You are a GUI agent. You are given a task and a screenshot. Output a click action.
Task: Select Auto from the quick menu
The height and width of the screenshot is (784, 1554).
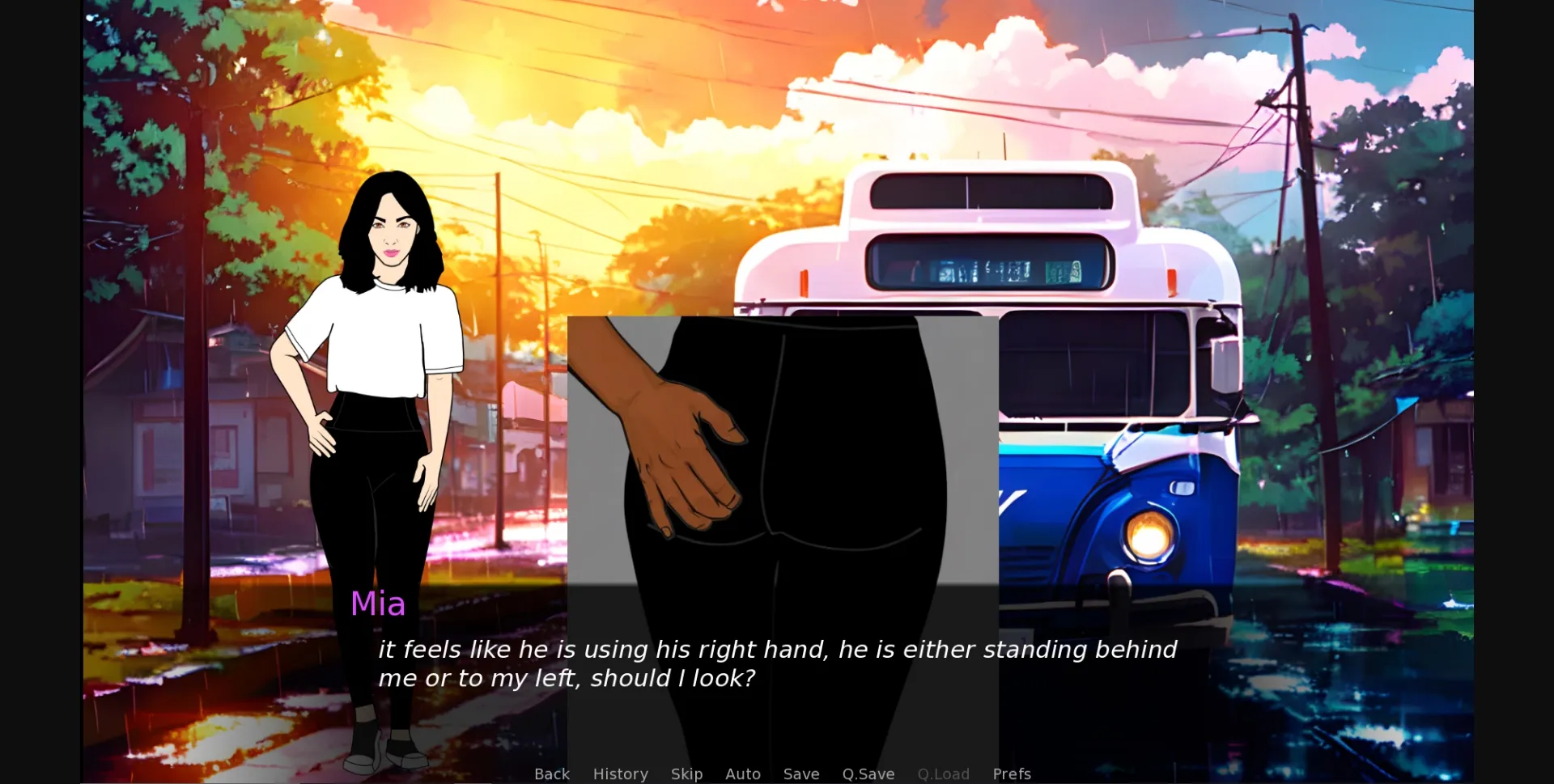coord(743,773)
